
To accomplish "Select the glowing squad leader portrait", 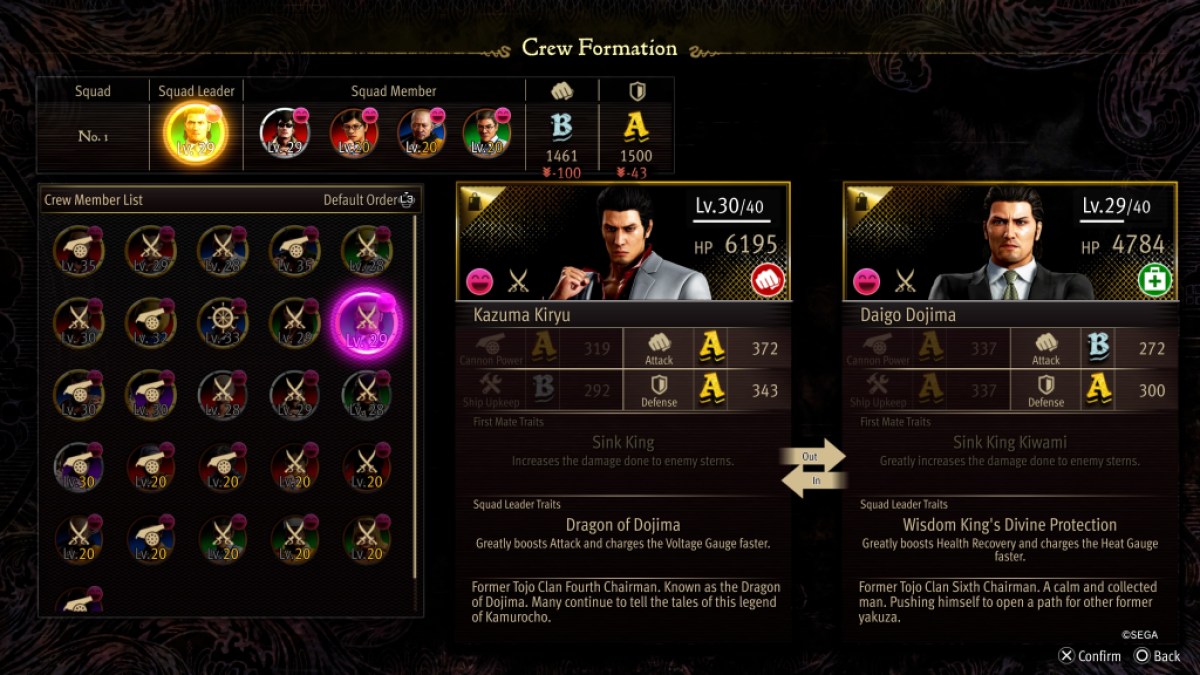I will pyautogui.click(x=196, y=134).
